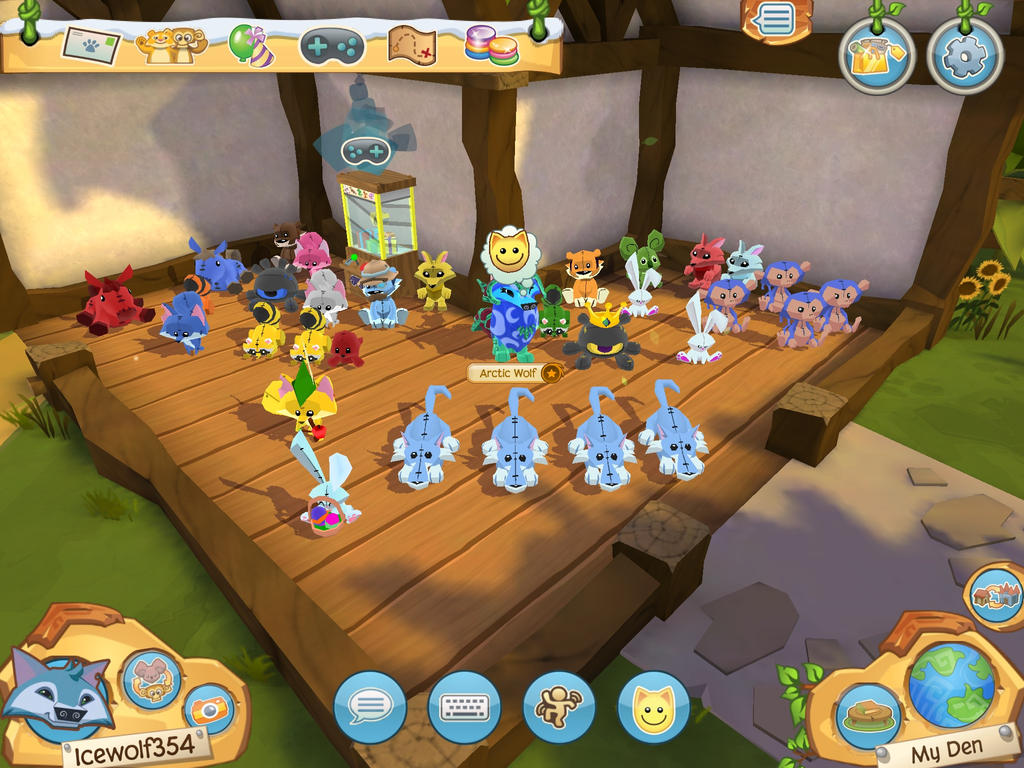Select the Arctic Wolf name tag
This screenshot has height=768, width=1024.
508,373
